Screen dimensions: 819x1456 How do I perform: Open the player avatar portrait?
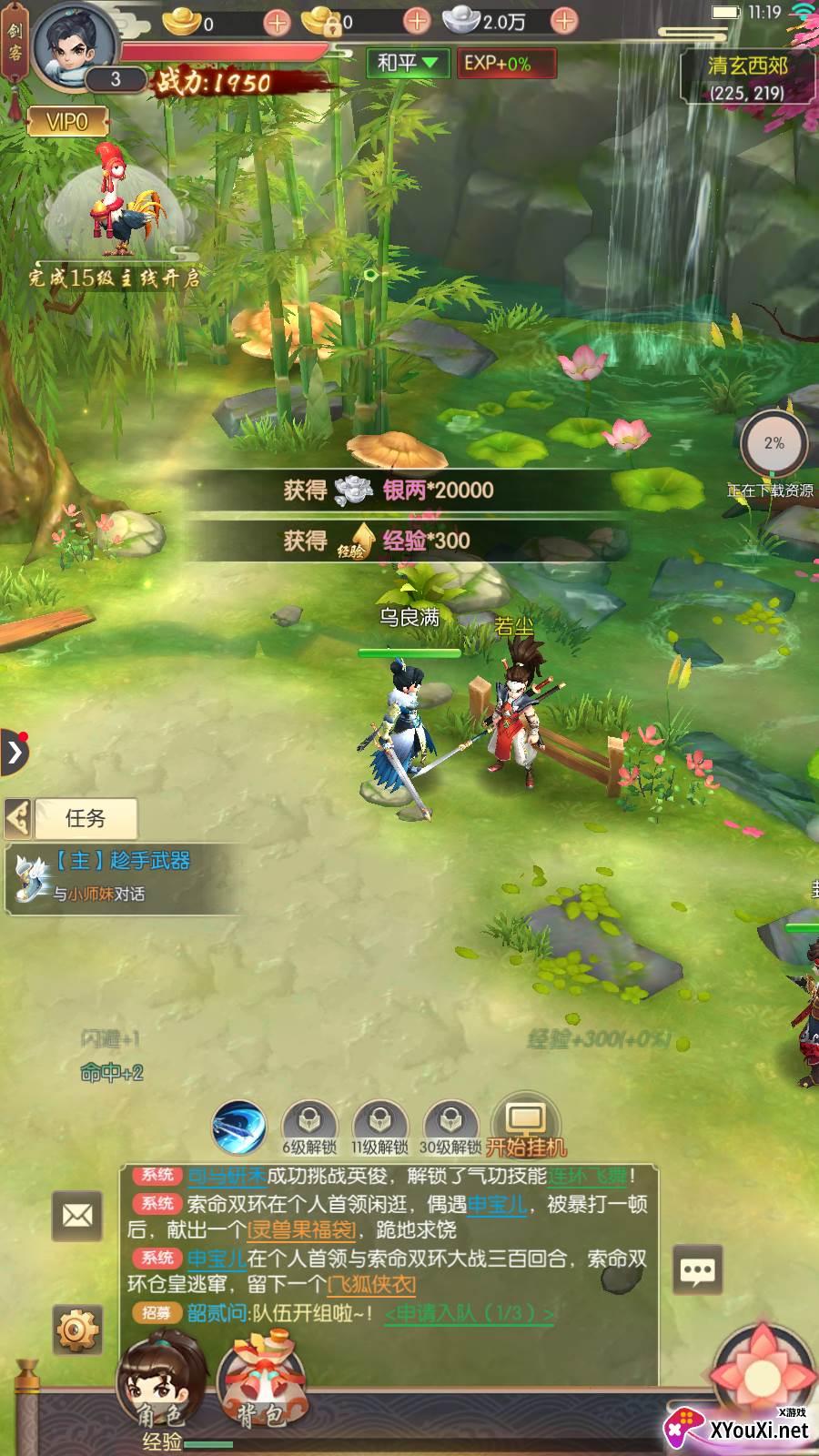(x=75, y=45)
